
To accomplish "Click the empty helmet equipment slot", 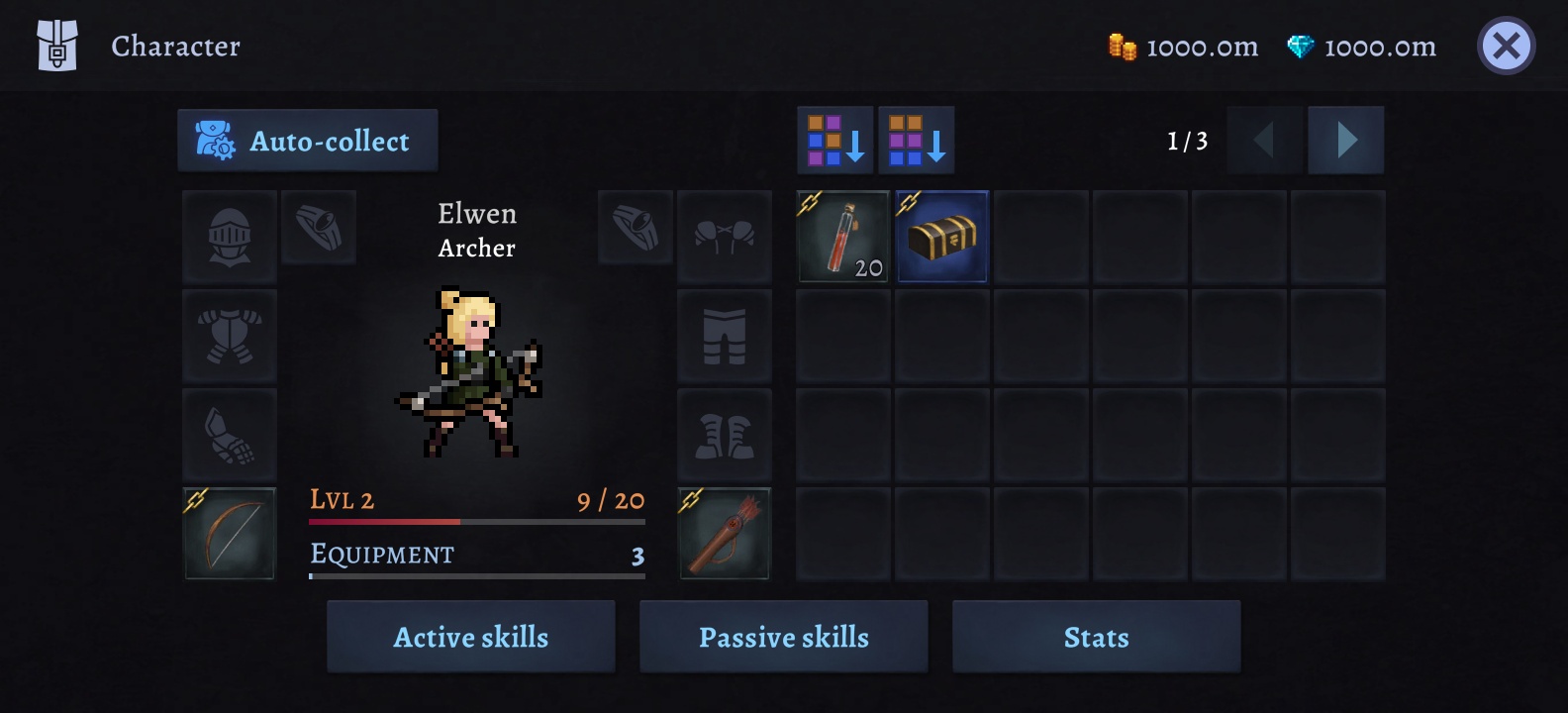I will point(230,237).
